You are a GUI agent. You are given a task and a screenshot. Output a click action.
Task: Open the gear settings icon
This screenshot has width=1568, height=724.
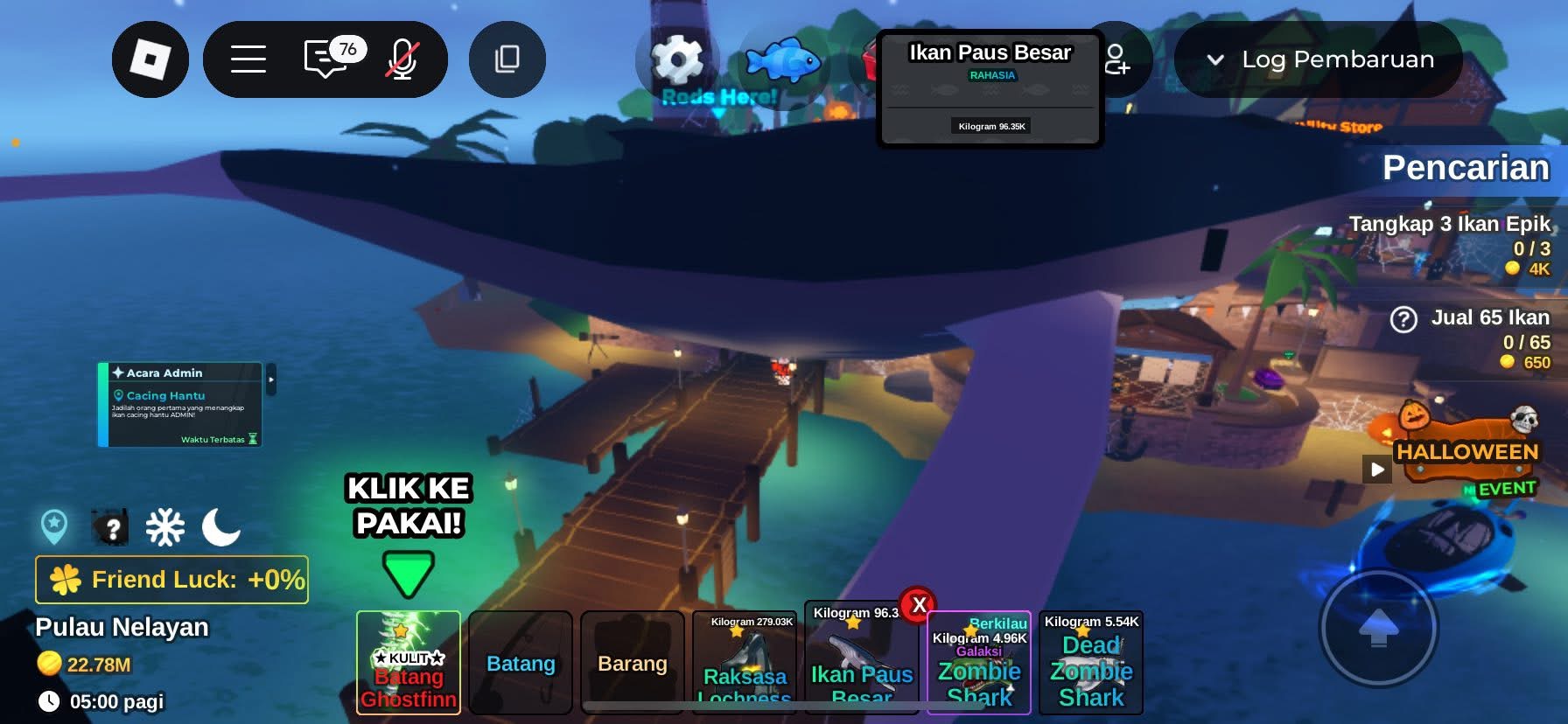point(677,59)
